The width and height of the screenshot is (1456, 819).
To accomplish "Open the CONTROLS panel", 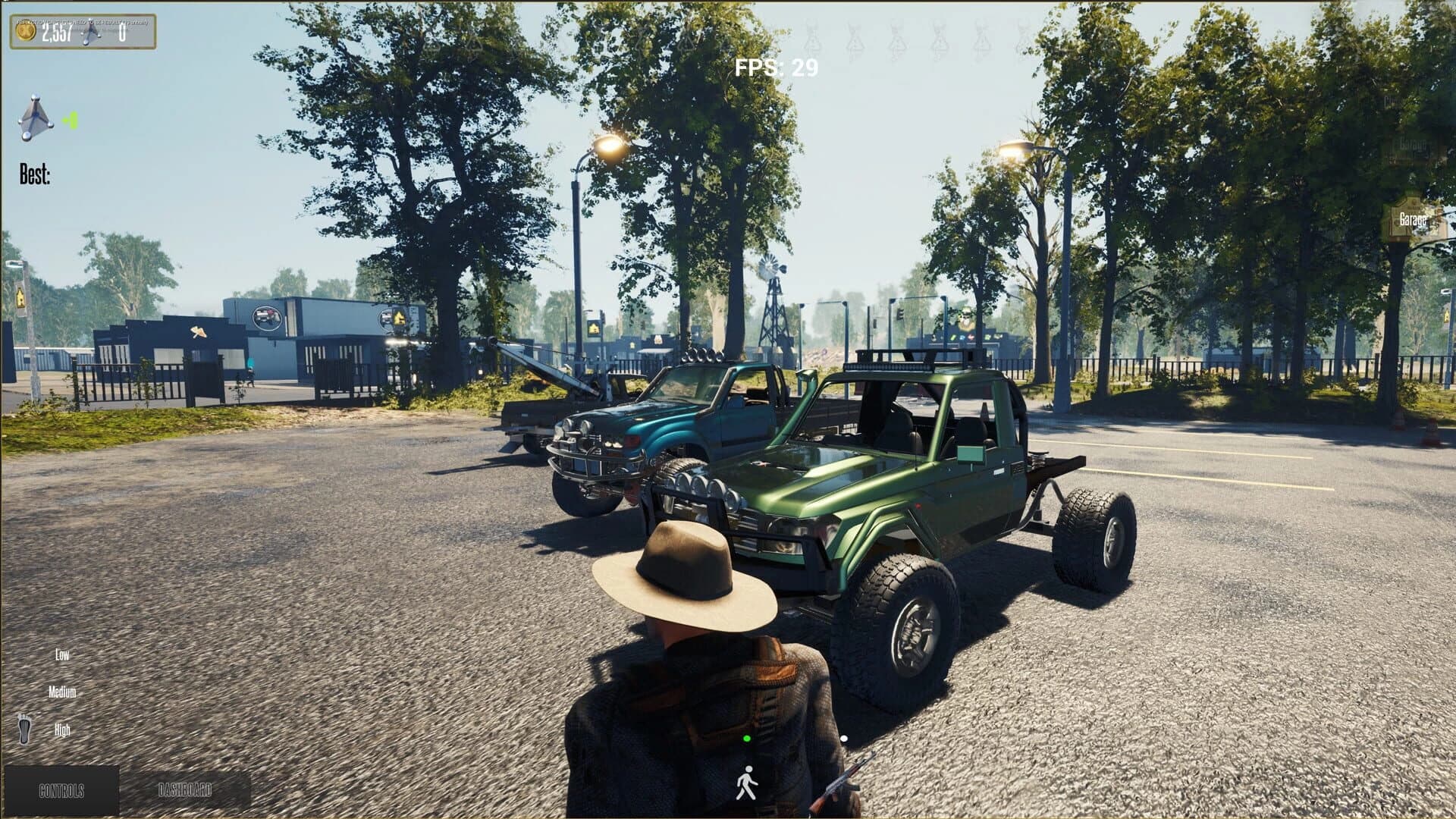I will 60,789.
